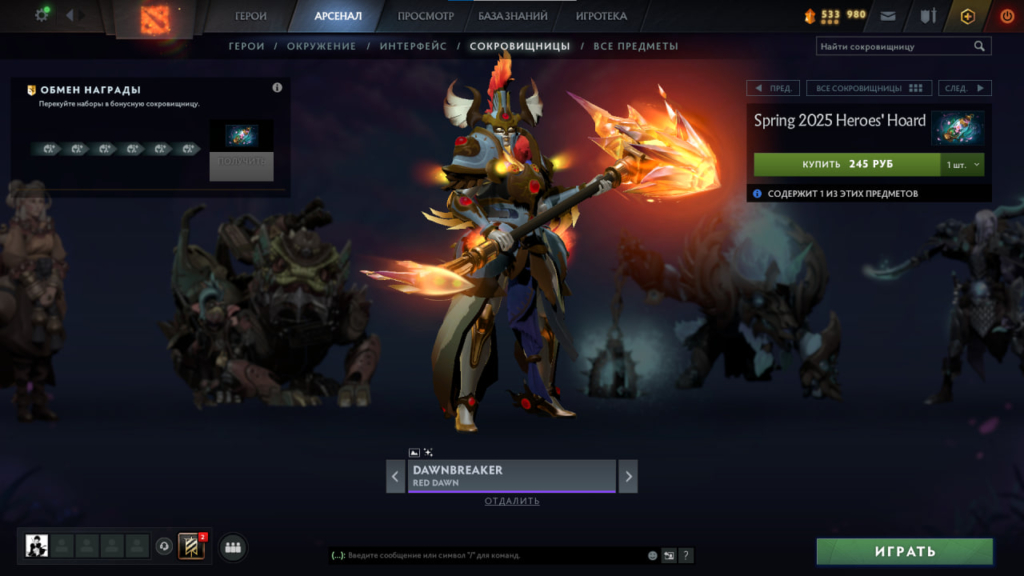Click the red power quit icon
This screenshot has width=1024, height=576.
tap(1006, 16)
